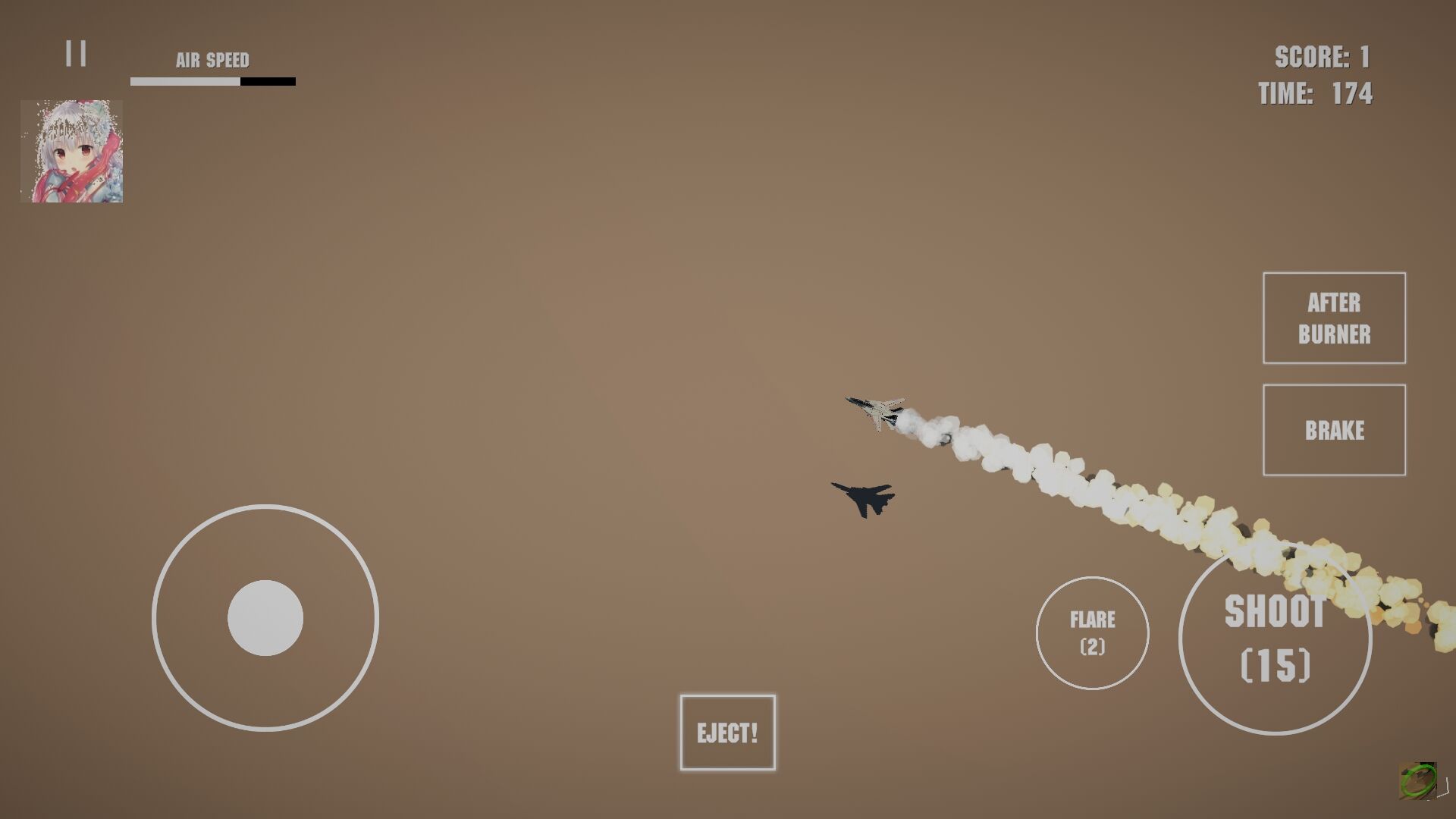Tap the AIR SPEED gauge label
1456x819 pixels.
click(x=213, y=58)
